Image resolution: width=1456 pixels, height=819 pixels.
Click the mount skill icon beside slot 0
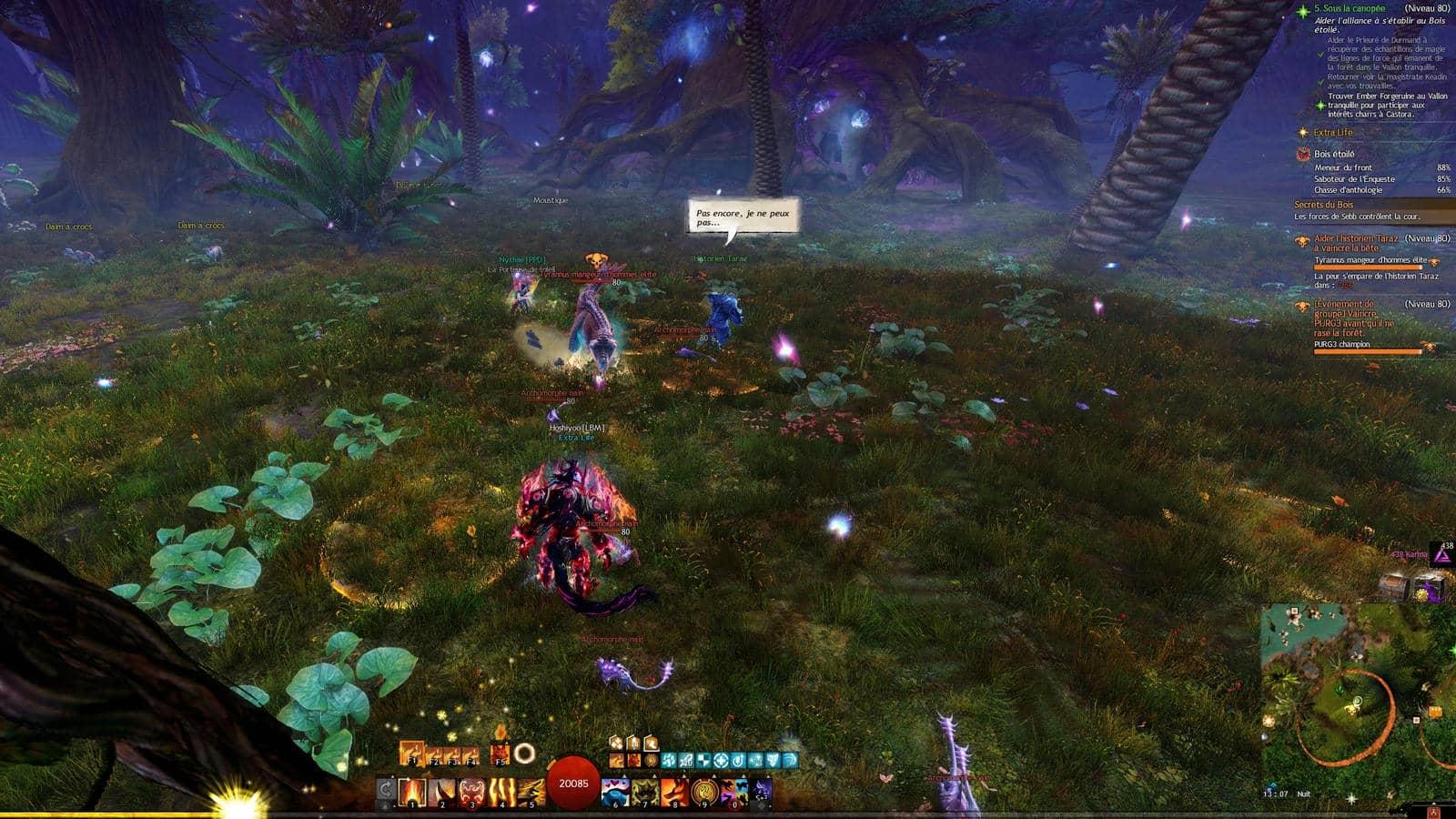coord(762,790)
